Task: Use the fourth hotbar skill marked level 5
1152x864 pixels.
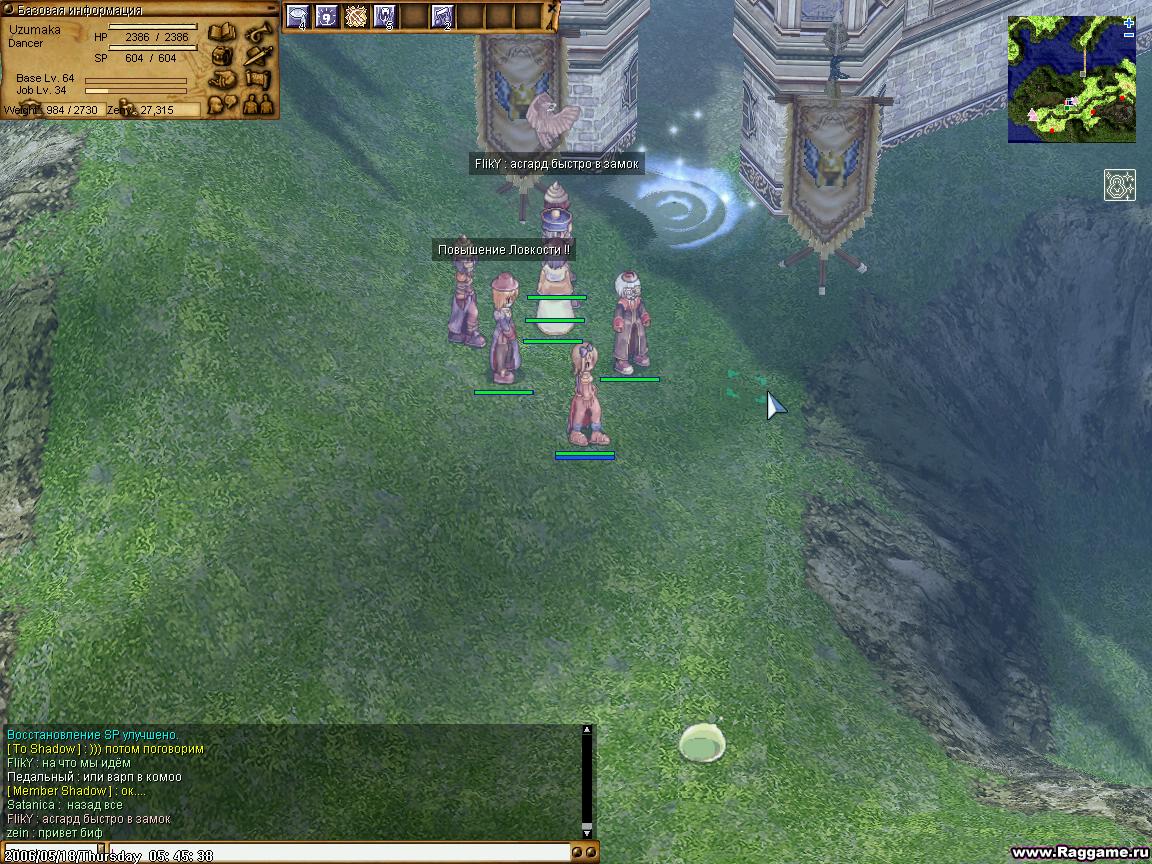Action: click(385, 16)
